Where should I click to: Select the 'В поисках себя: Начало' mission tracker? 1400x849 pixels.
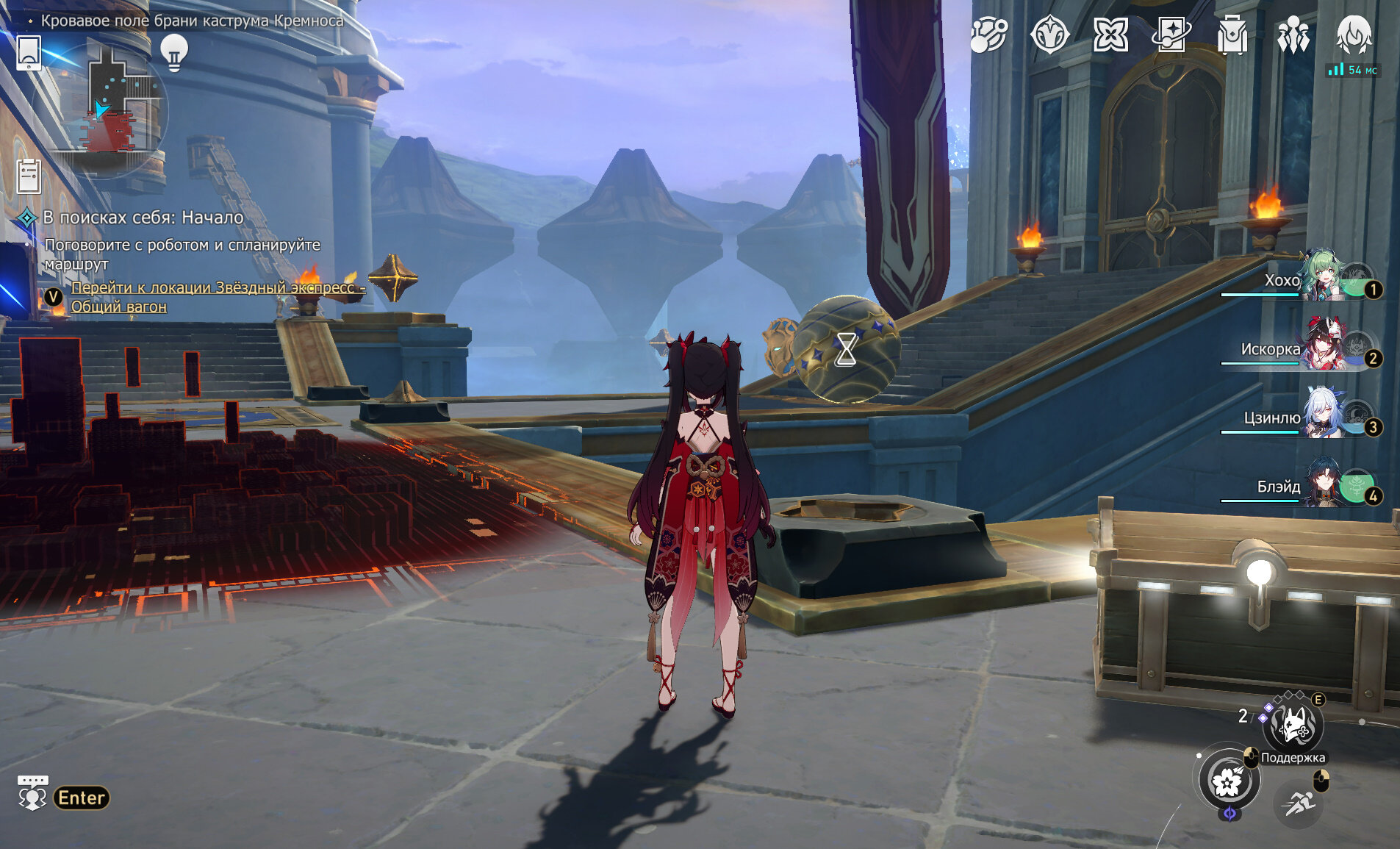coord(143,218)
